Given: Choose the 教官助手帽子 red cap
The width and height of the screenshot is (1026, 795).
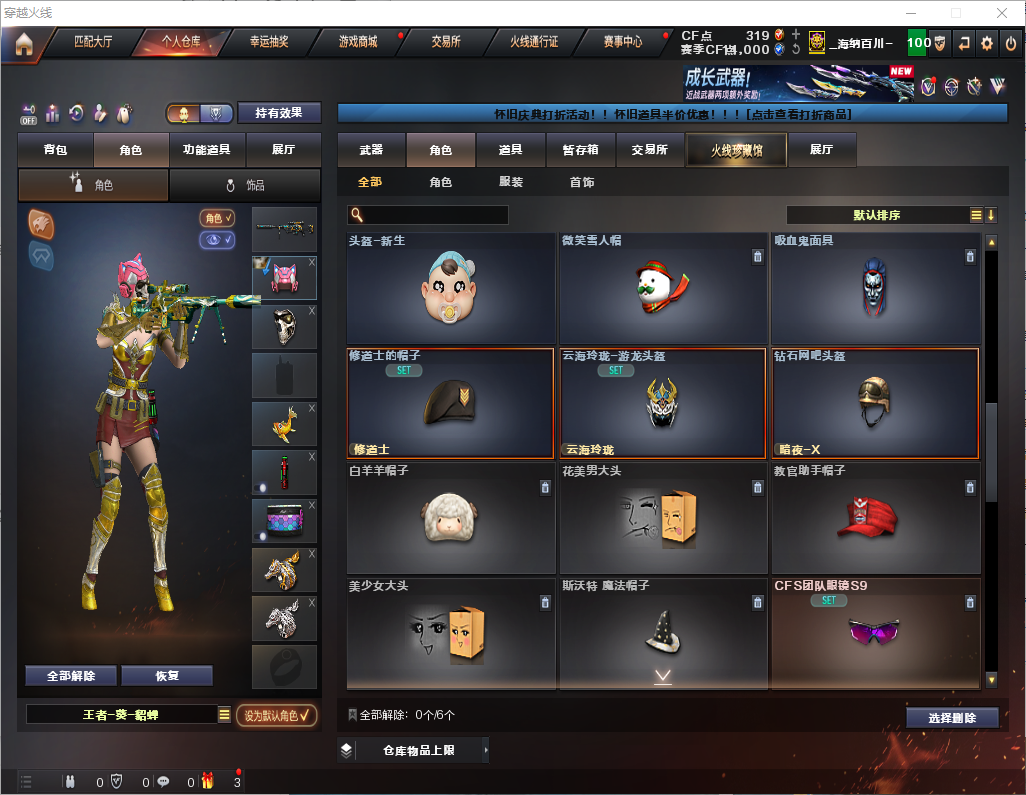Looking at the screenshot, I should click(875, 516).
